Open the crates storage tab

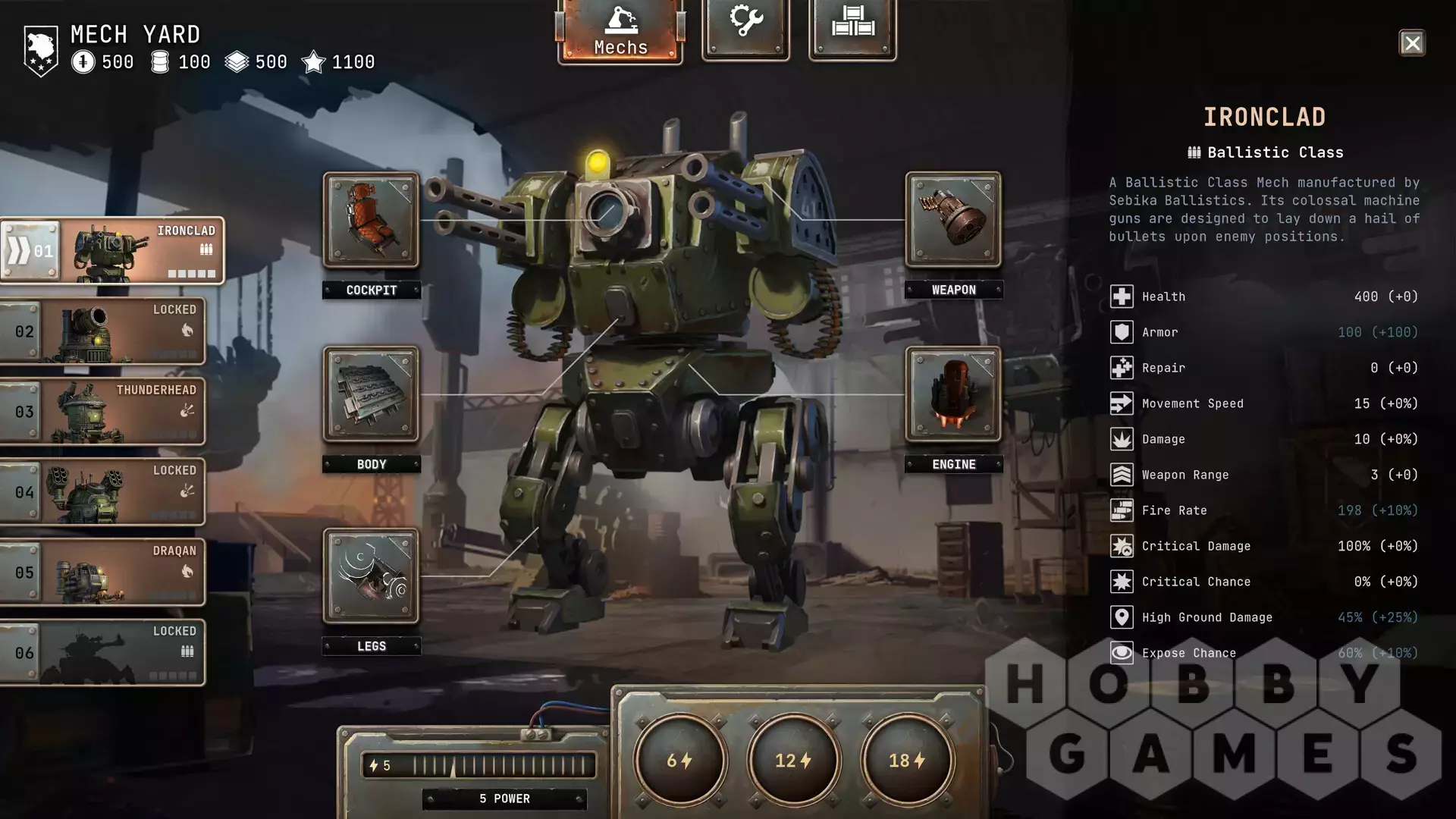852,27
